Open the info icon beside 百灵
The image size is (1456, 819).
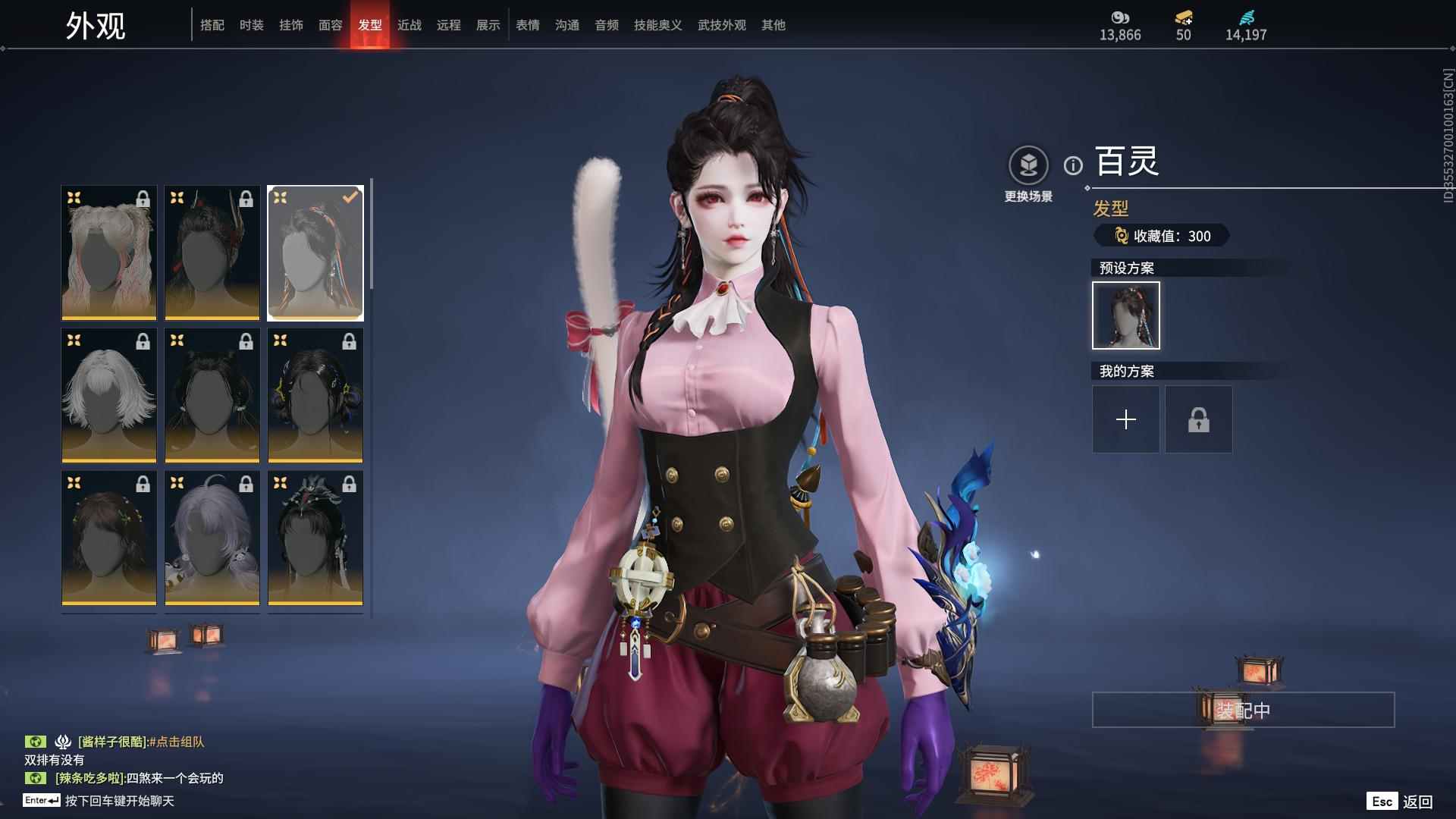pyautogui.click(x=1073, y=165)
